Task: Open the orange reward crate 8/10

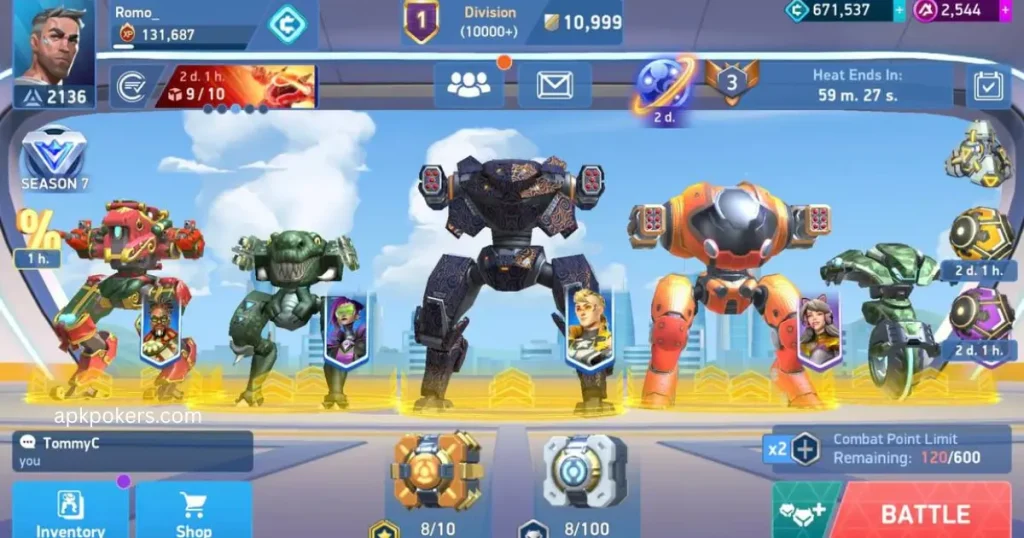Action: (x=437, y=471)
